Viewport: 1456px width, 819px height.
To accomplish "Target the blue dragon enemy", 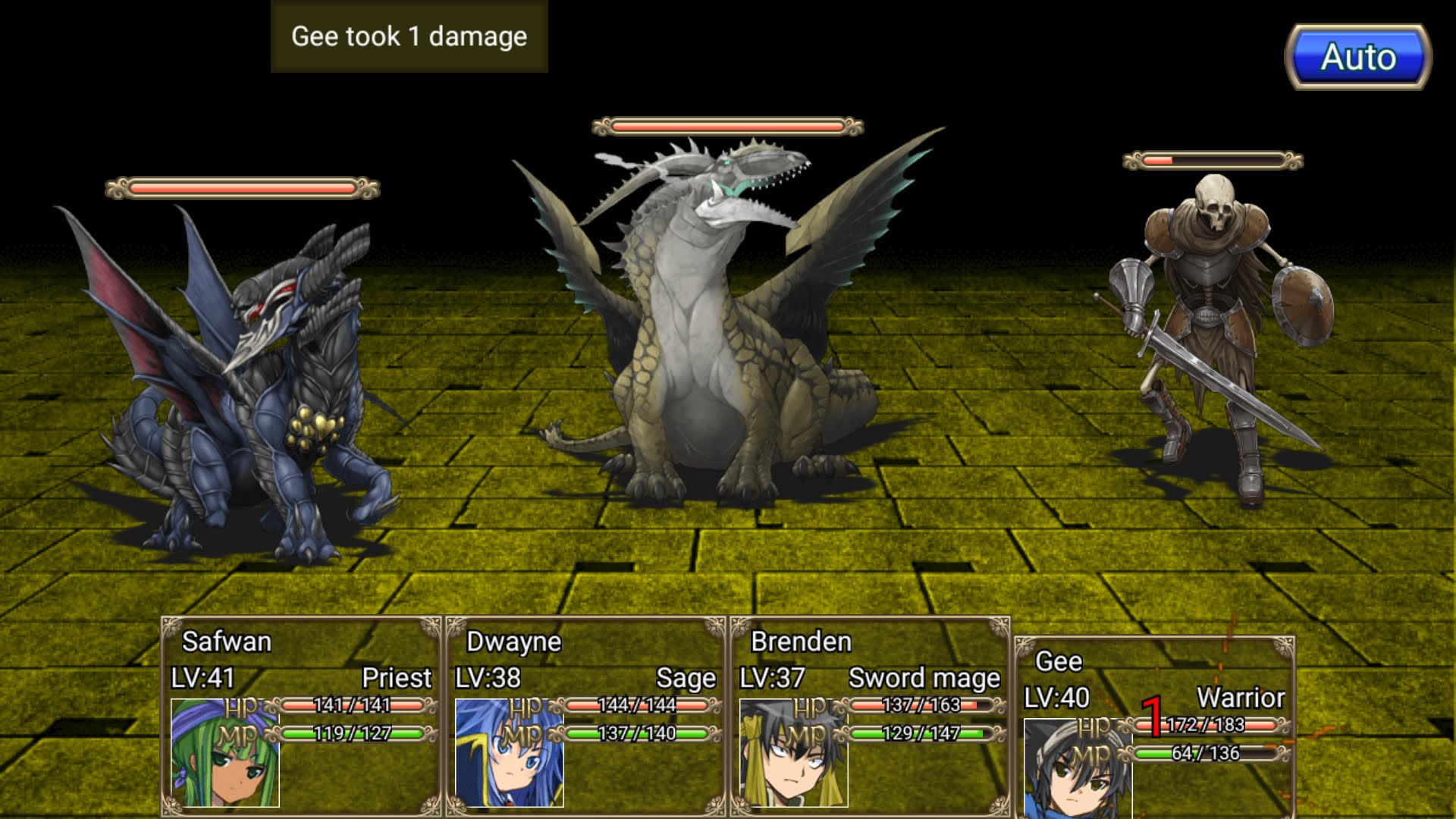I will tap(243, 379).
